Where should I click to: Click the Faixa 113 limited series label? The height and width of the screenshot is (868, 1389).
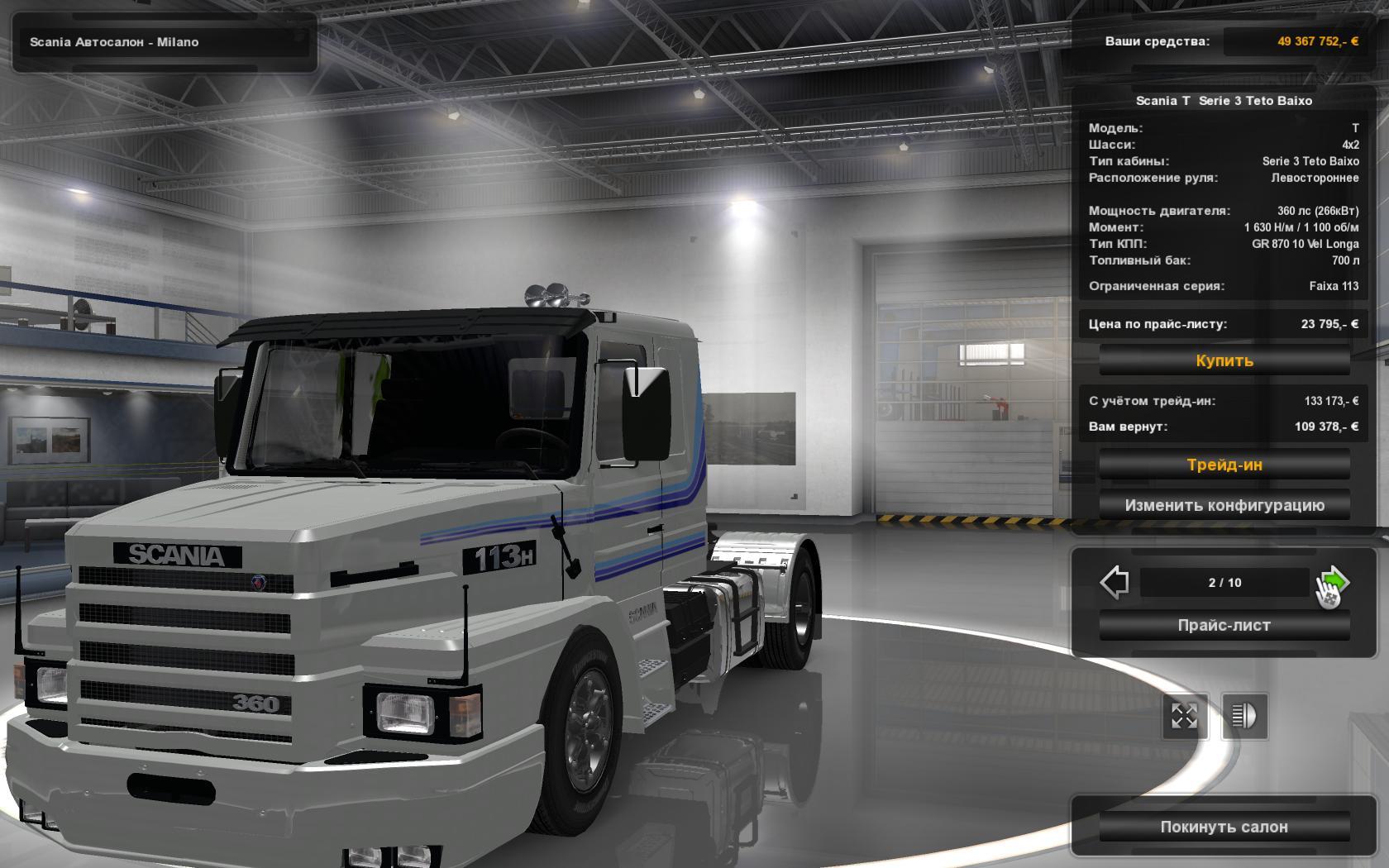1334,285
